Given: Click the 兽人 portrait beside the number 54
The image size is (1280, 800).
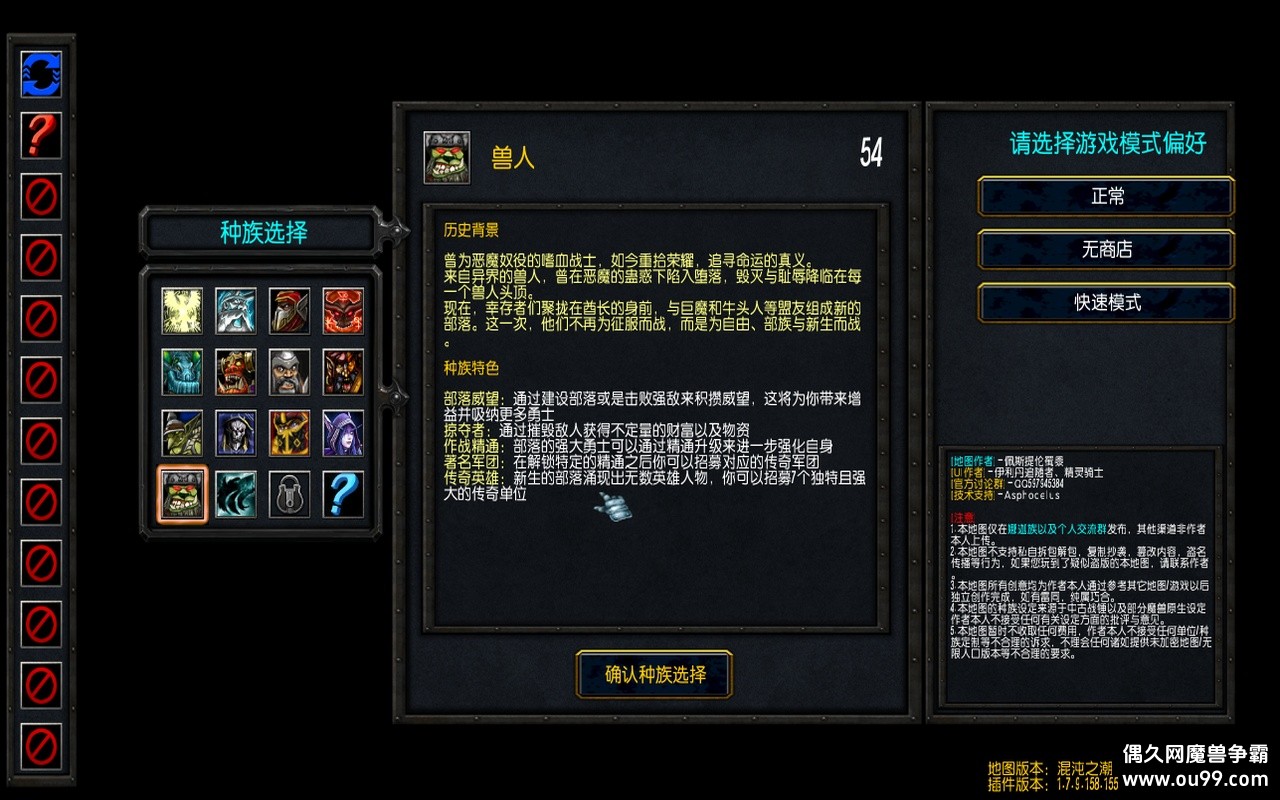Looking at the screenshot, I should (x=444, y=156).
